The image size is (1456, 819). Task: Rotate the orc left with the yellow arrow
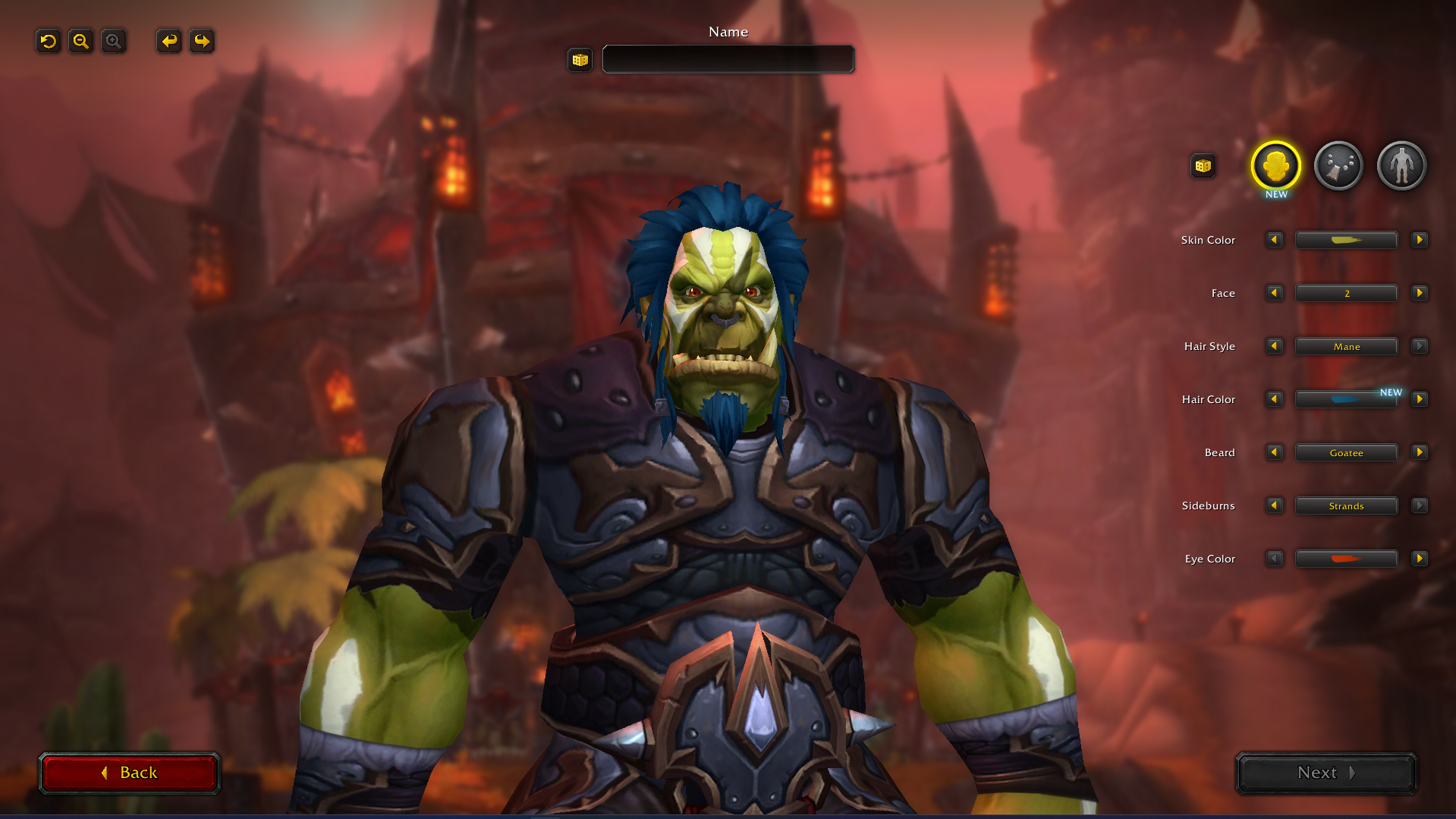168,41
